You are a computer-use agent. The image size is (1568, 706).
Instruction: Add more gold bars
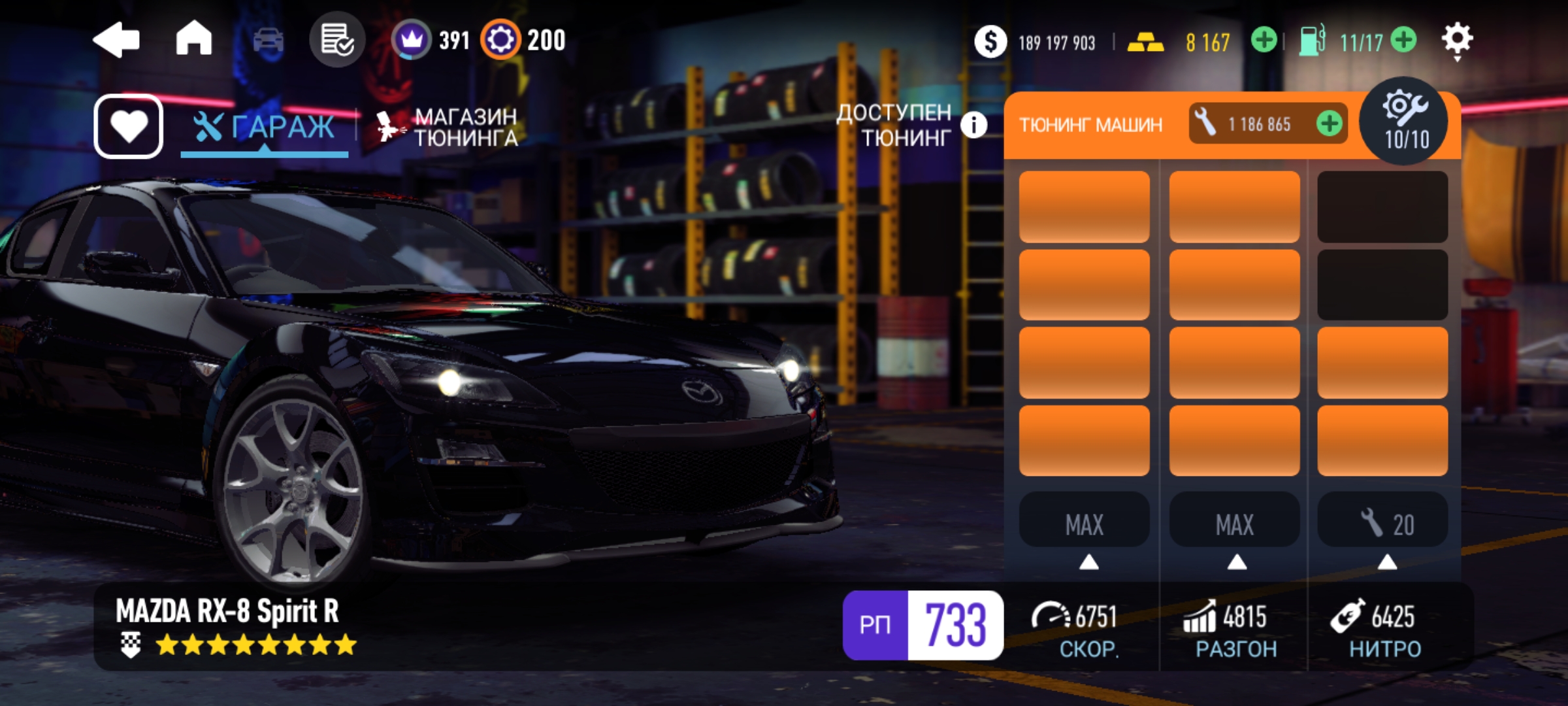(x=1264, y=41)
